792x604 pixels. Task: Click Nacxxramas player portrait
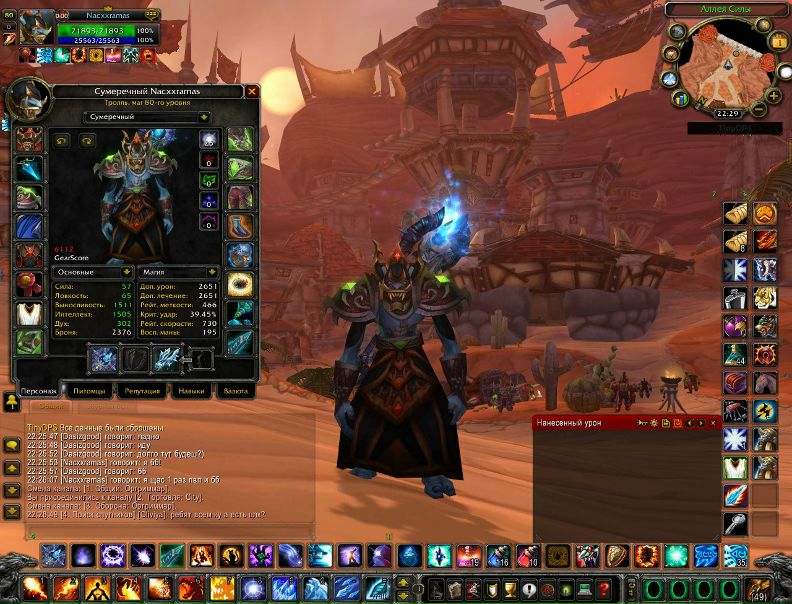point(38,27)
